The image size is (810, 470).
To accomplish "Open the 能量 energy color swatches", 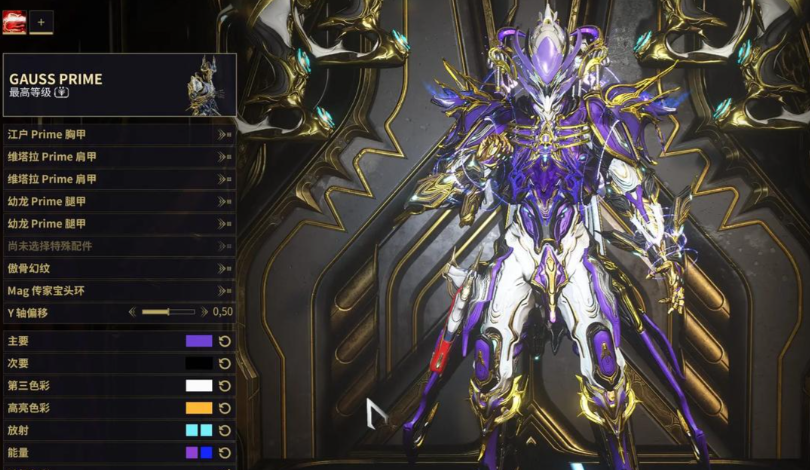I will pos(199,453).
